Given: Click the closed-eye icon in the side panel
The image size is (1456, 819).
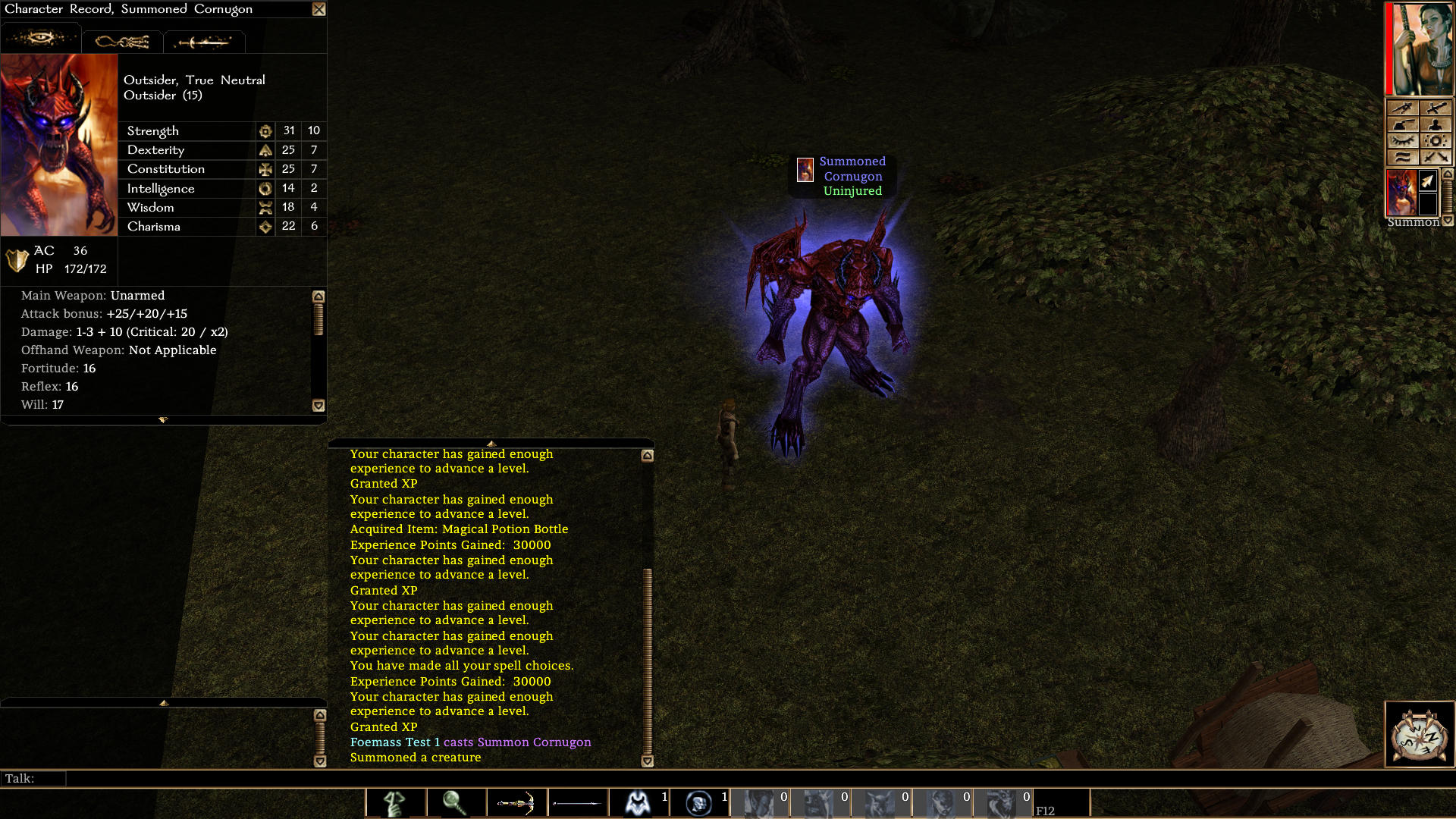Looking at the screenshot, I should 1402,141.
